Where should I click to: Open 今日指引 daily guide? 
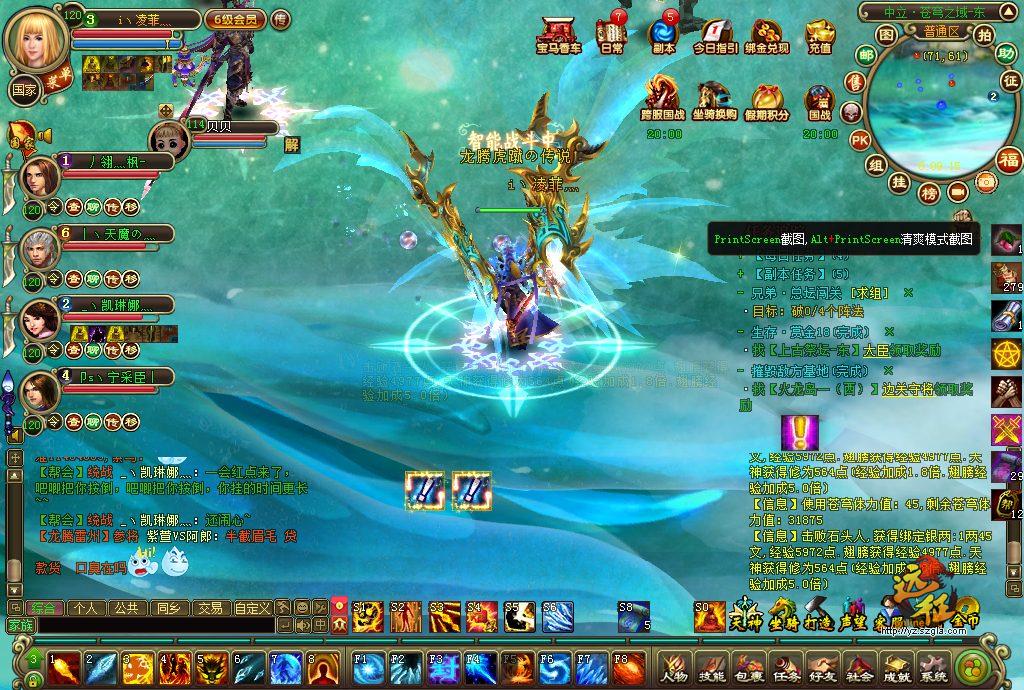[x=715, y=36]
